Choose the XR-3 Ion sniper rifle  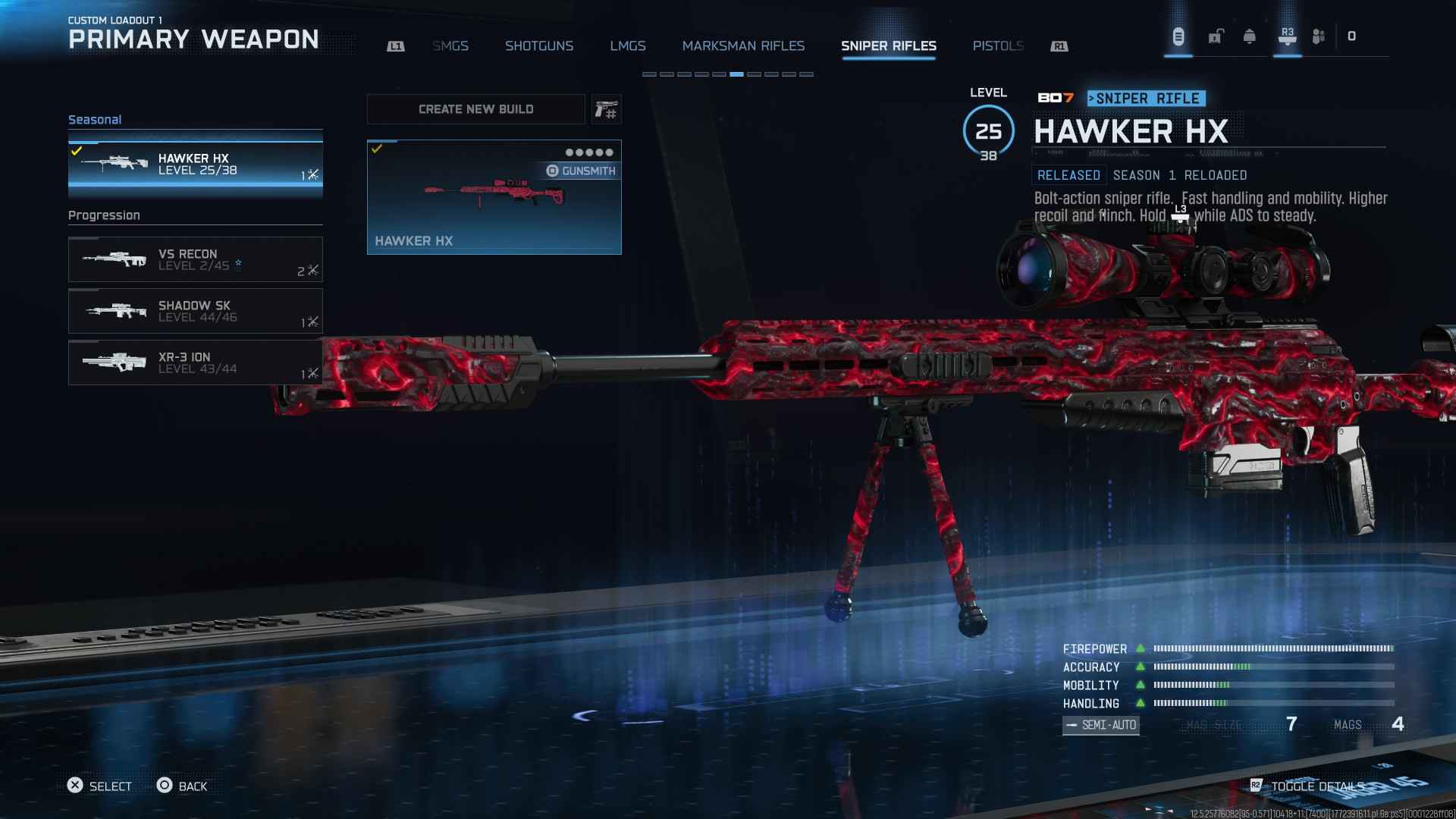point(195,362)
